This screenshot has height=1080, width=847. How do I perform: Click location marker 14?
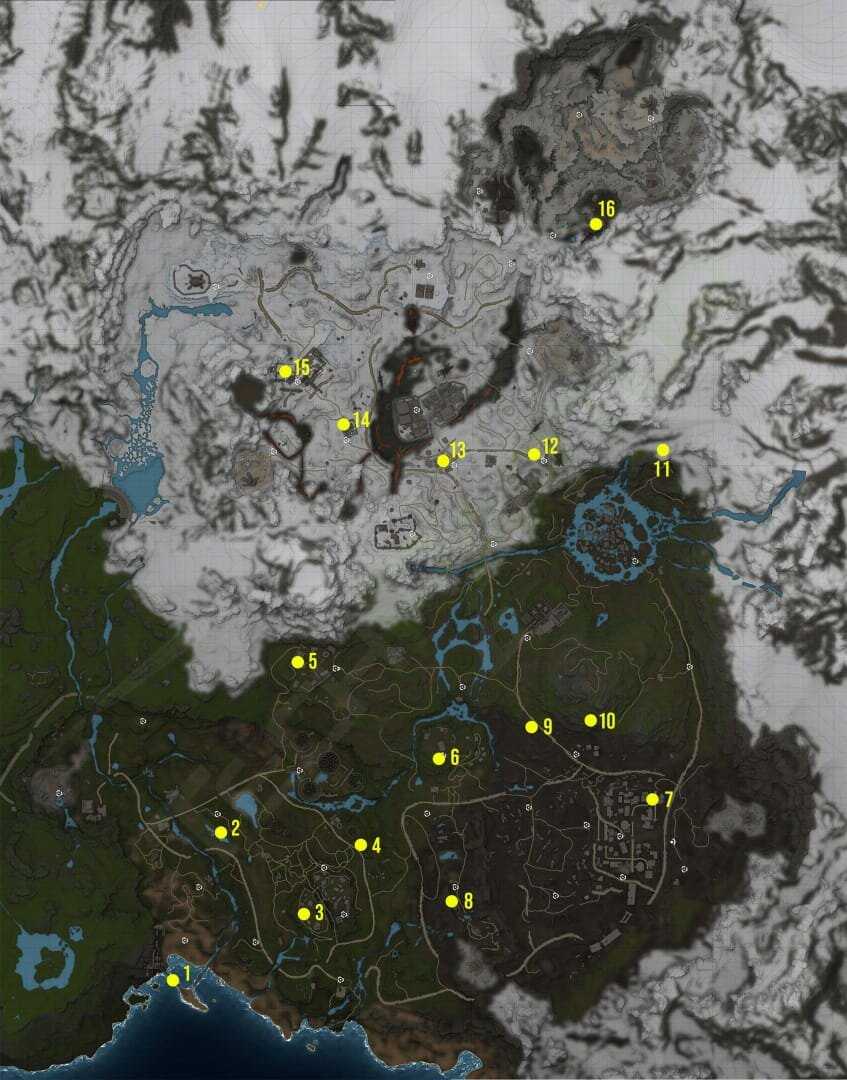tap(344, 424)
